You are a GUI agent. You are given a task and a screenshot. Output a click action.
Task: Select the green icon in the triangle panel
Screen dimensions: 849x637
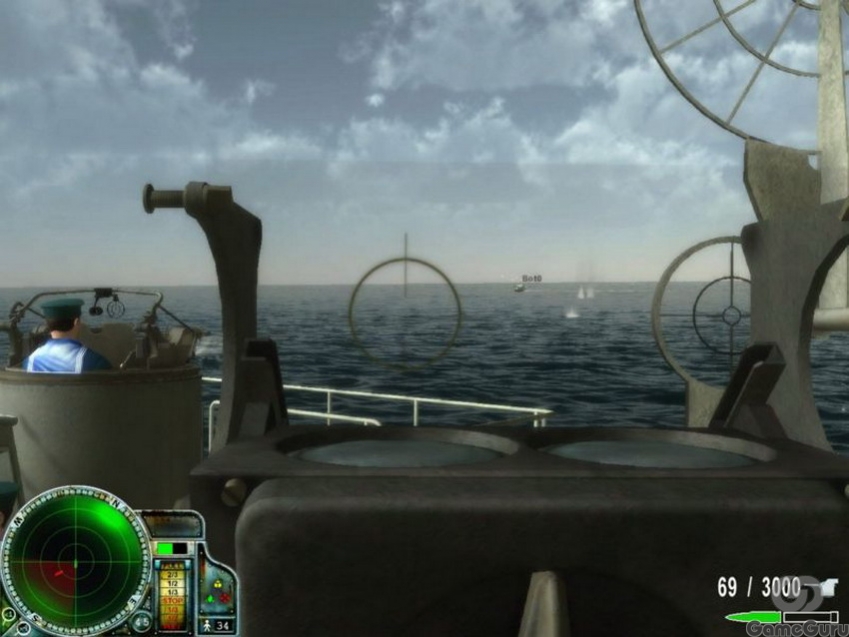(210, 599)
